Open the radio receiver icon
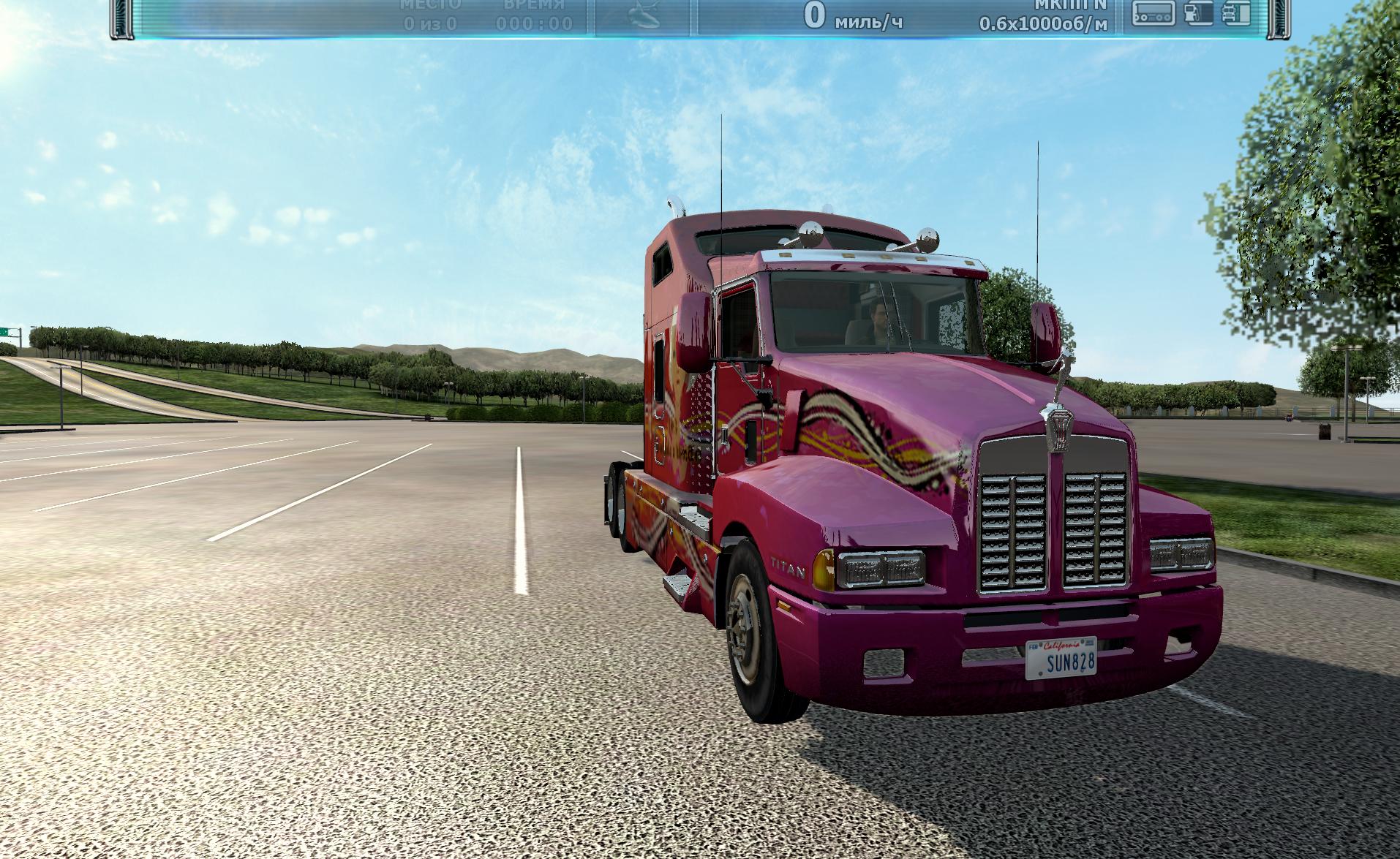The width and height of the screenshot is (1400, 859). click(1154, 13)
